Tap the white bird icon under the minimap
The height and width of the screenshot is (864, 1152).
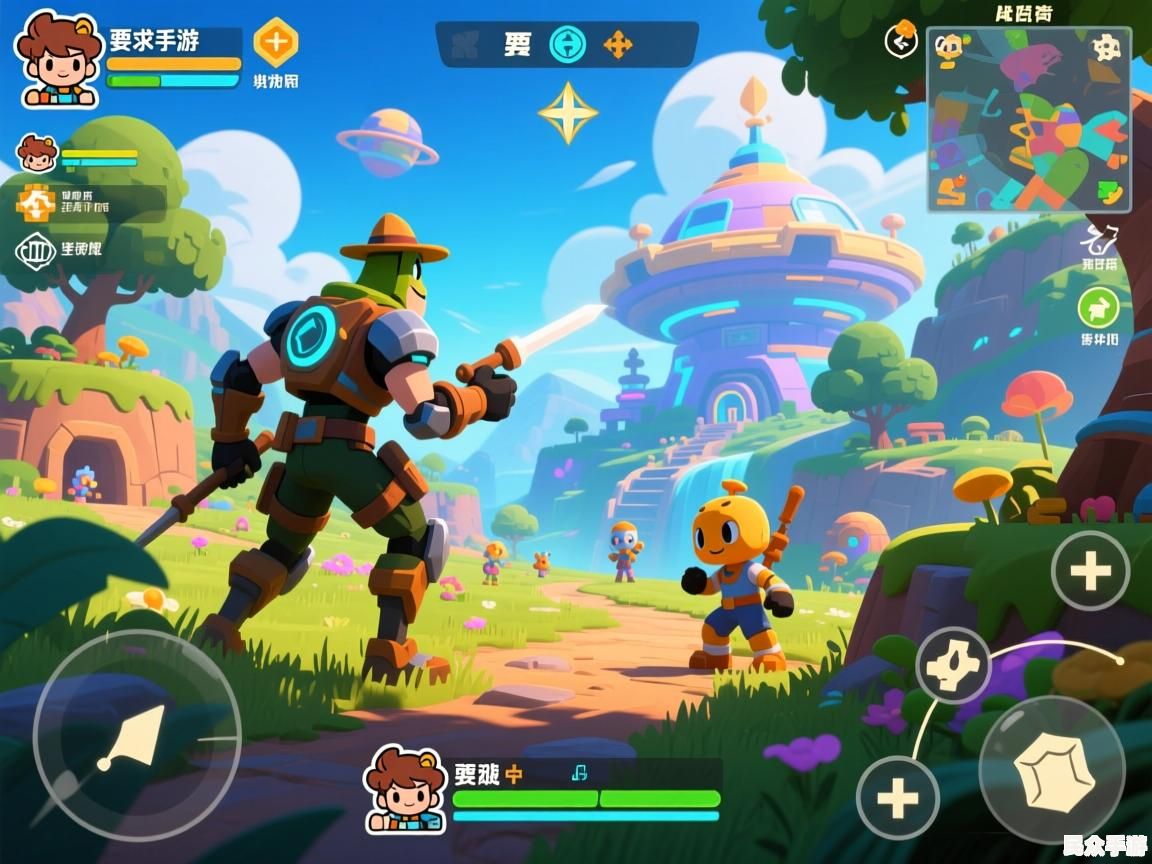(x=1099, y=240)
